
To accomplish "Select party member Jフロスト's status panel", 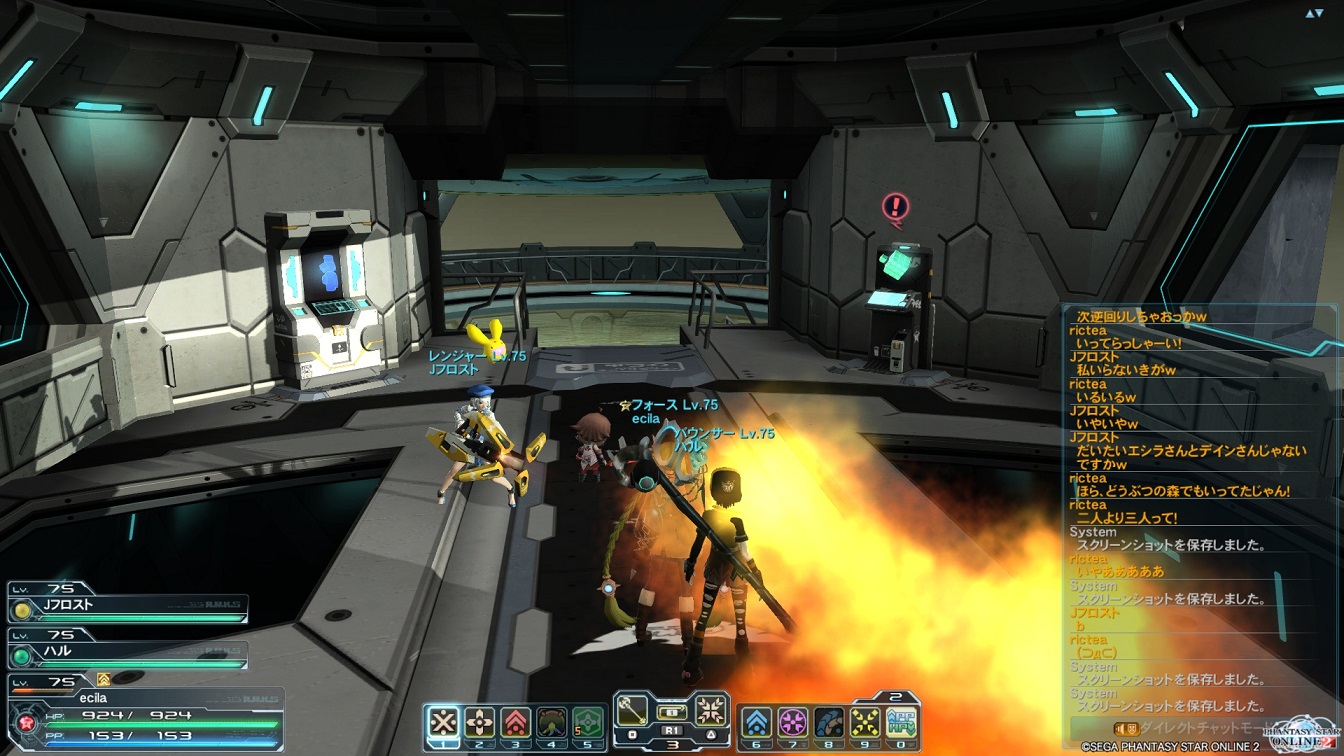I will pyautogui.click(x=128, y=608).
